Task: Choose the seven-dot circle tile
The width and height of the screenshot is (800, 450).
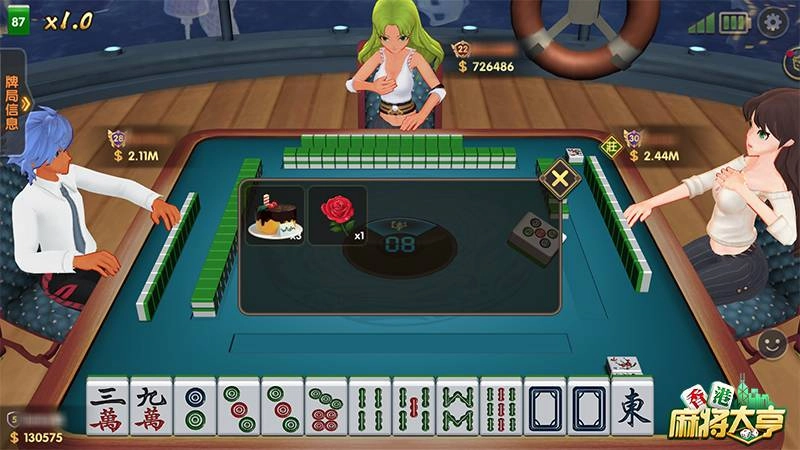Action: pyautogui.click(x=326, y=410)
